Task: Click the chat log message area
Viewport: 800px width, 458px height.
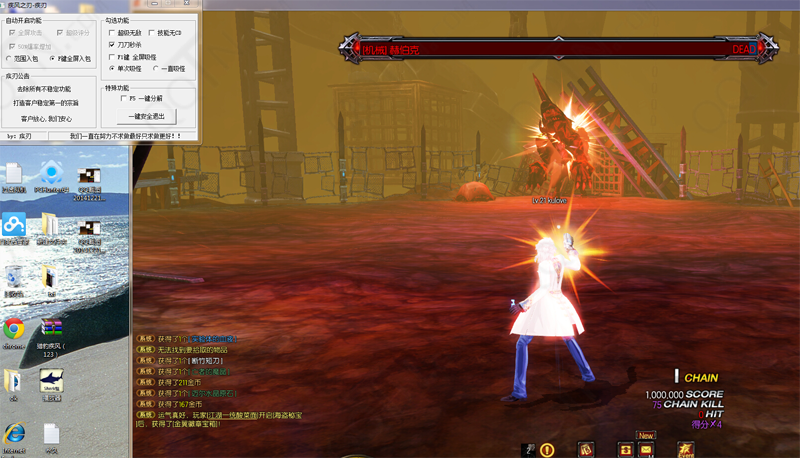Action: click(232, 382)
